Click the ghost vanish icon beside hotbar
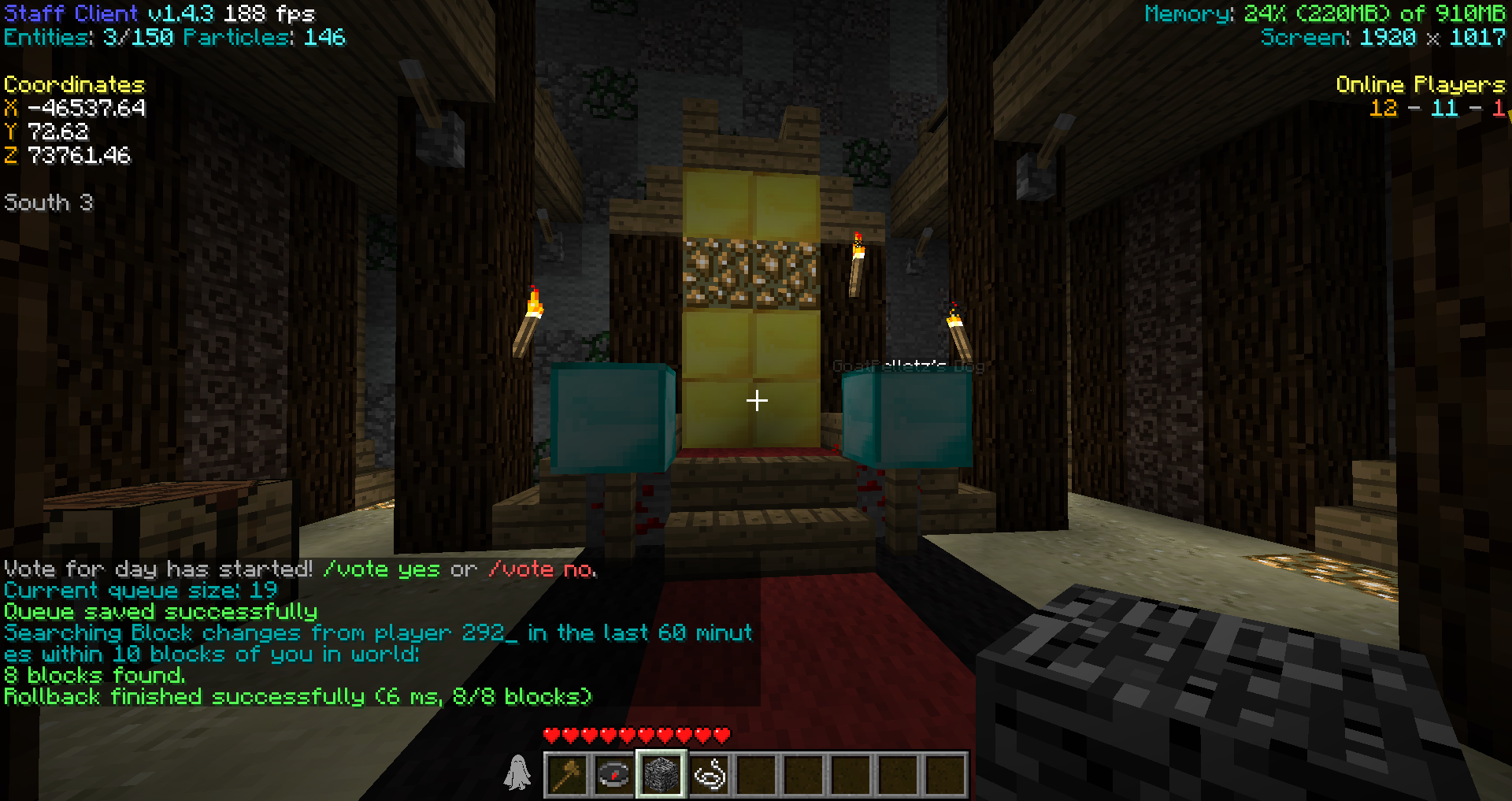 pyautogui.click(x=517, y=773)
